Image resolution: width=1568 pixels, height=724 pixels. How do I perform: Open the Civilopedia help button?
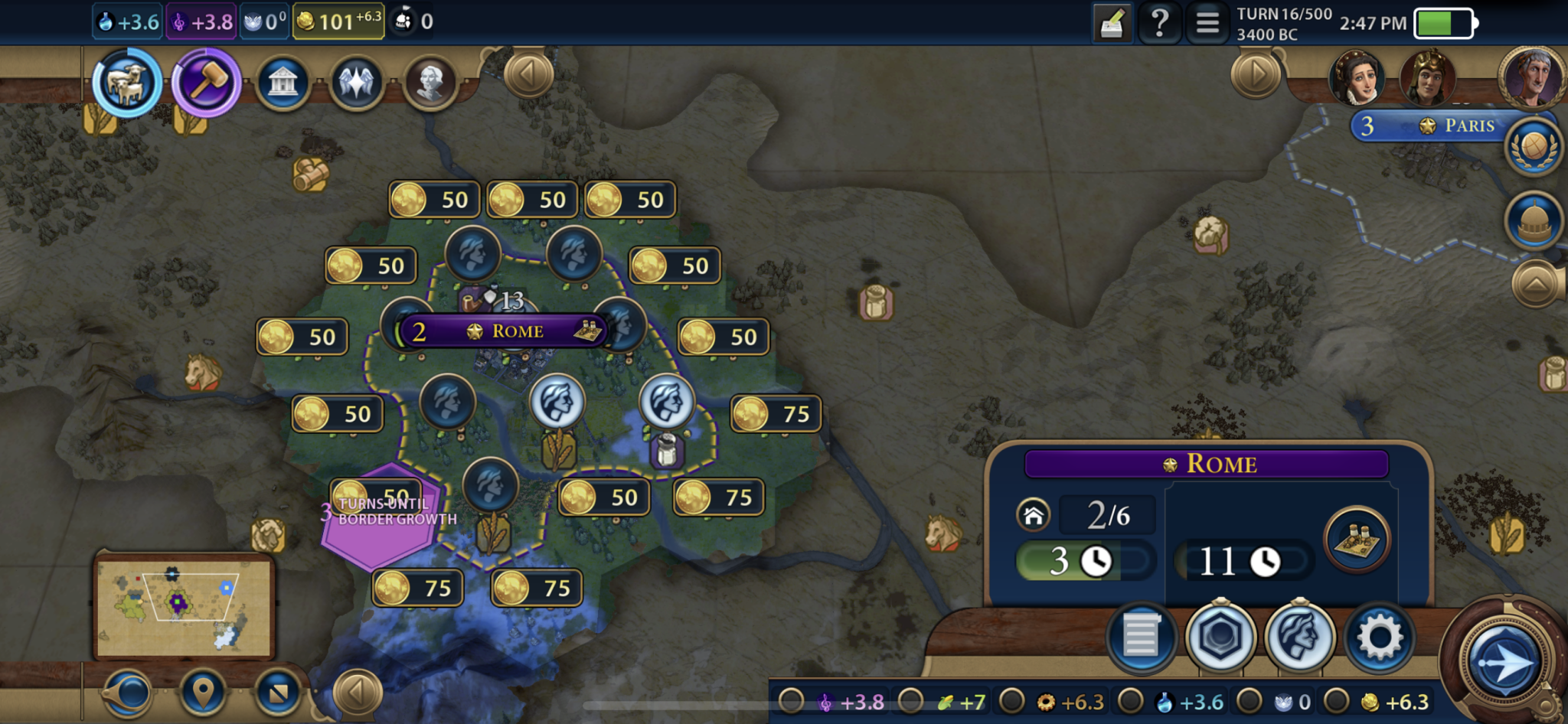point(1159,23)
